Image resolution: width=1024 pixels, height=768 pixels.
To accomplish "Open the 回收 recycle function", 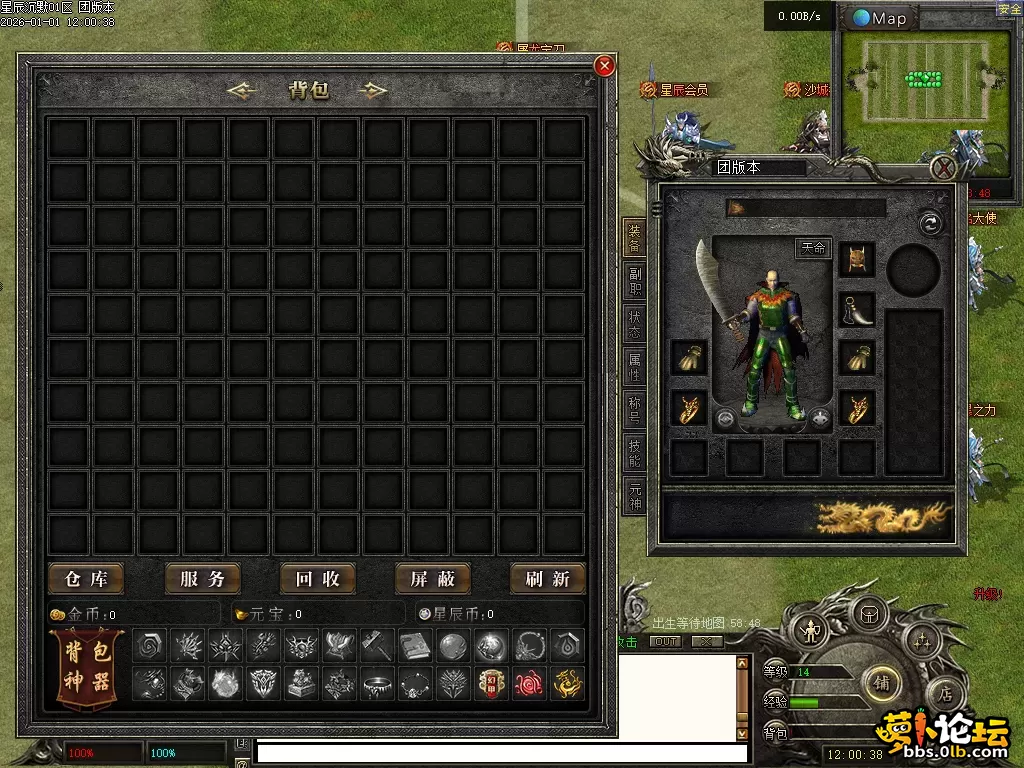I will [x=318, y=578].
